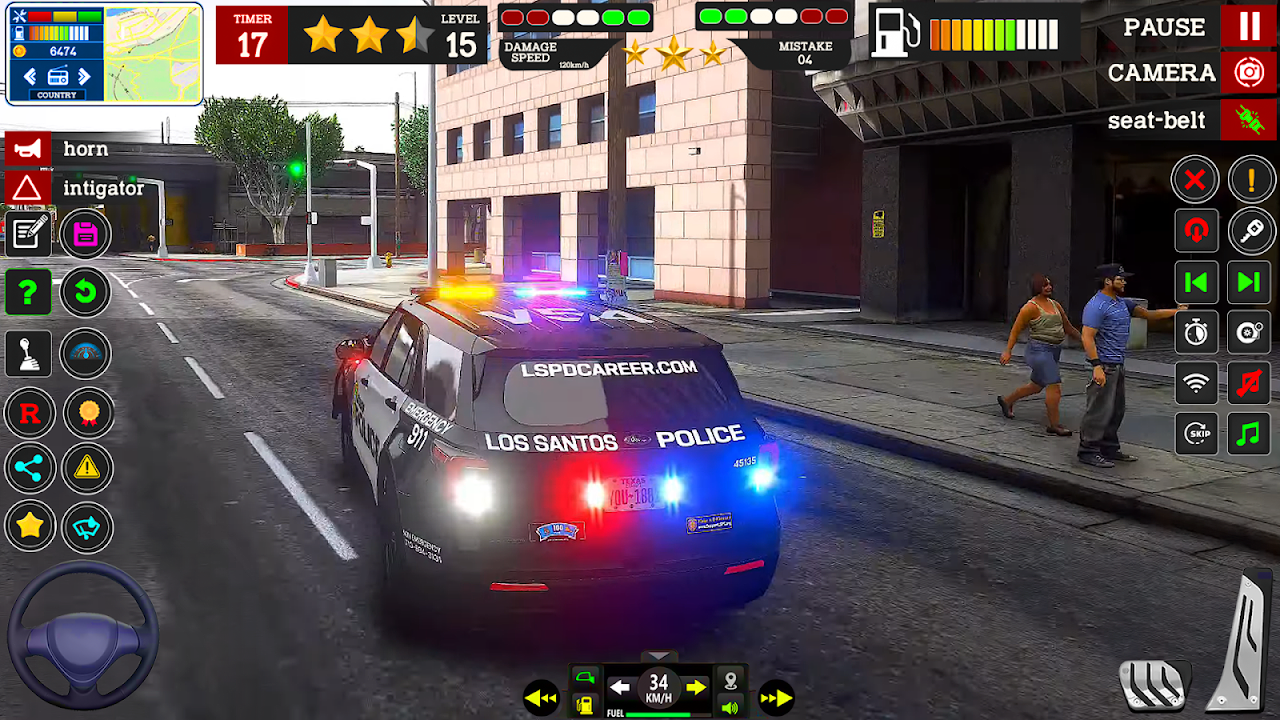Open the green question mark help
Viewport: 1280px width, 720px height.
tap(28, 293)
